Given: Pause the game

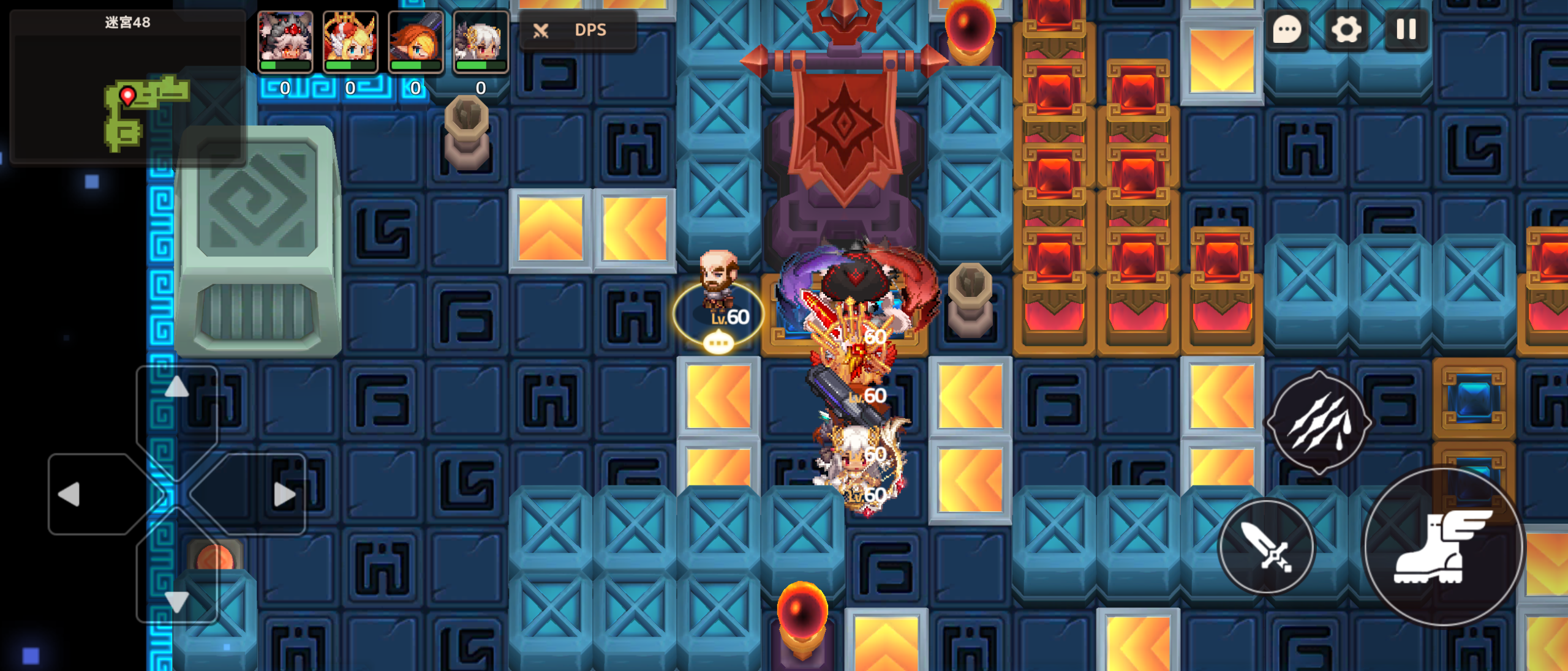Looking at the screenshot, I should tap(1406, 29).
